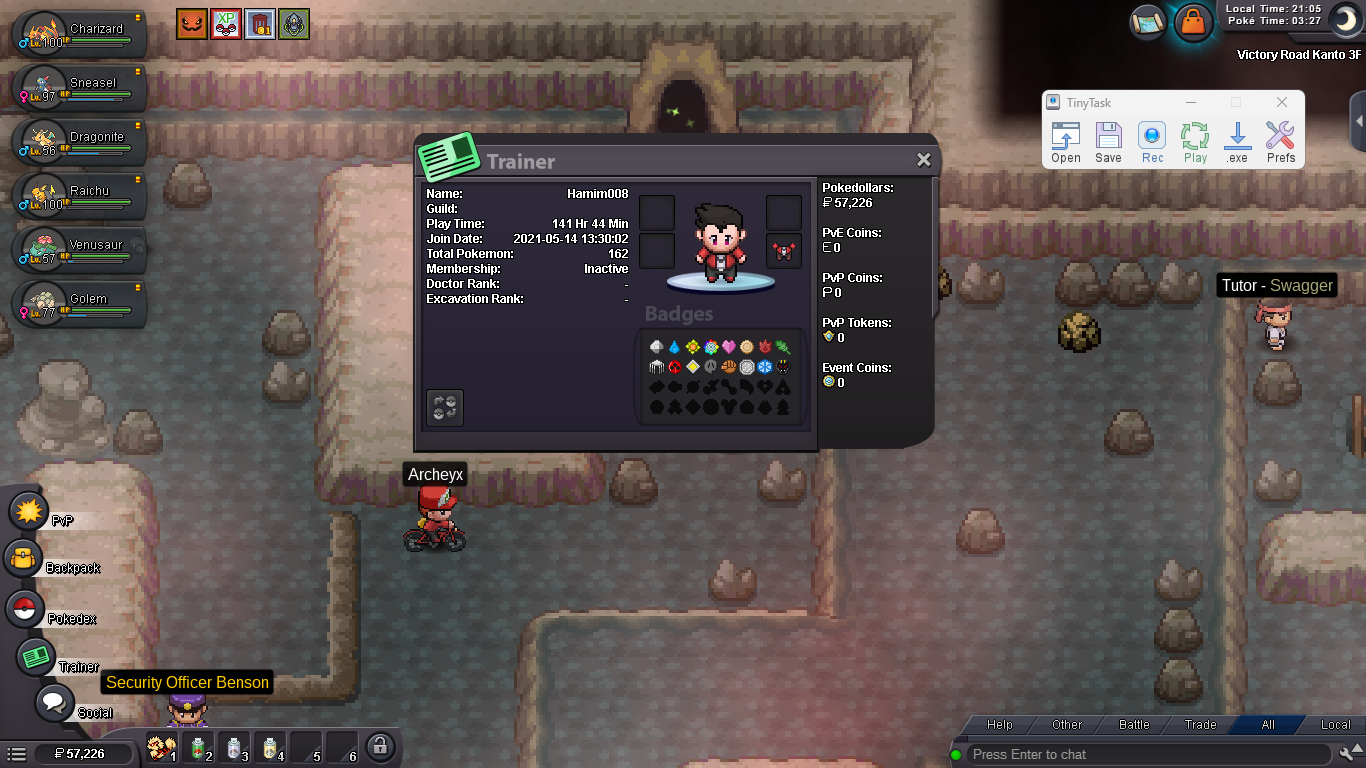
Task: Select Golem in the party list
Action: click(x=80, y=304)
